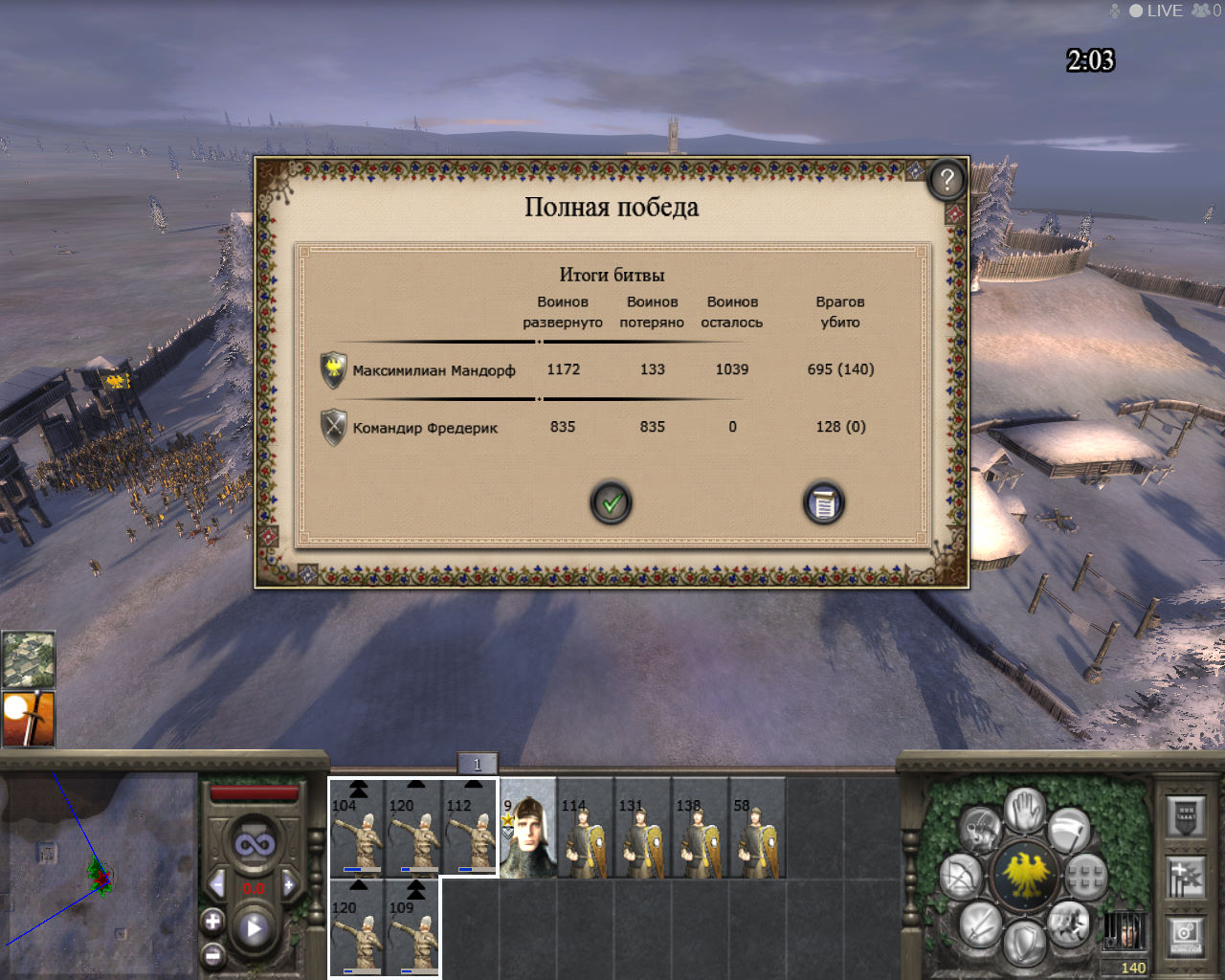Select group tab number 1
This screenshot has width=1225, height=980.
click(478, 764)
